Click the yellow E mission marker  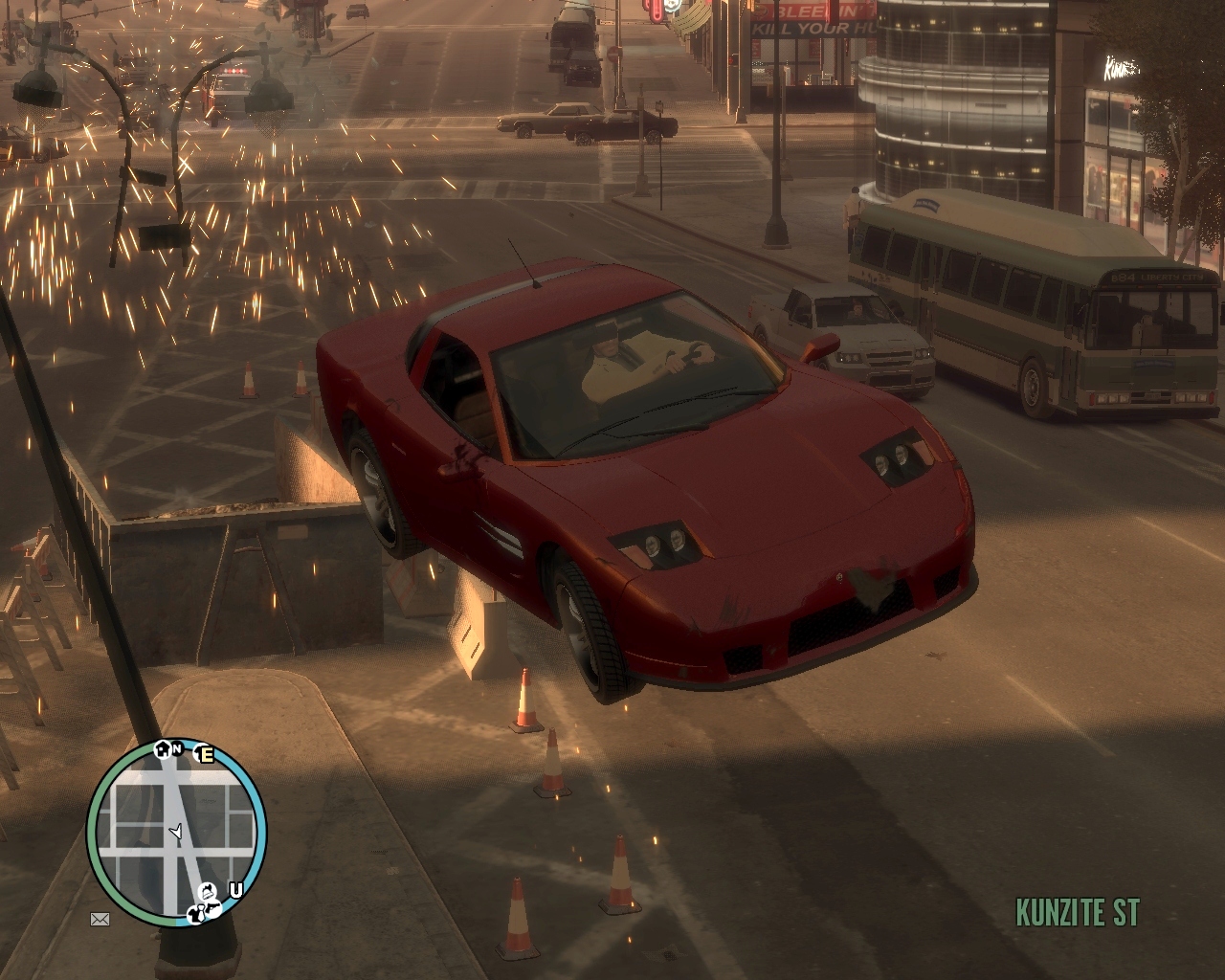[x=206, y=754]
